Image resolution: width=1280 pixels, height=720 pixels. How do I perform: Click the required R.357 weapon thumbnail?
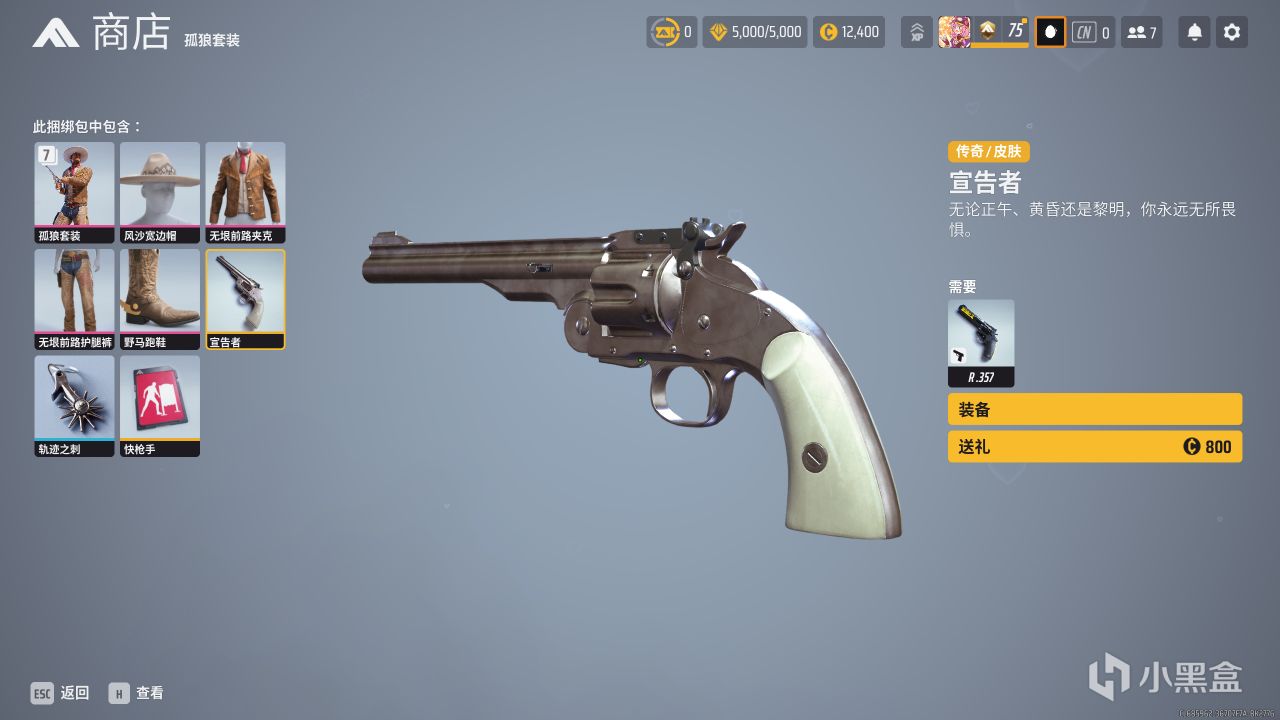(981, 338)
